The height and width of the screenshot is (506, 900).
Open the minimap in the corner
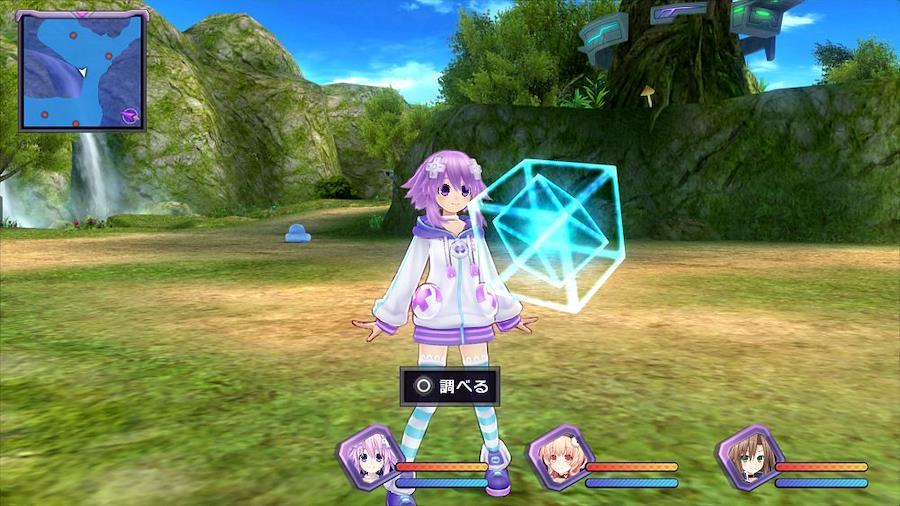pos(81,70)
